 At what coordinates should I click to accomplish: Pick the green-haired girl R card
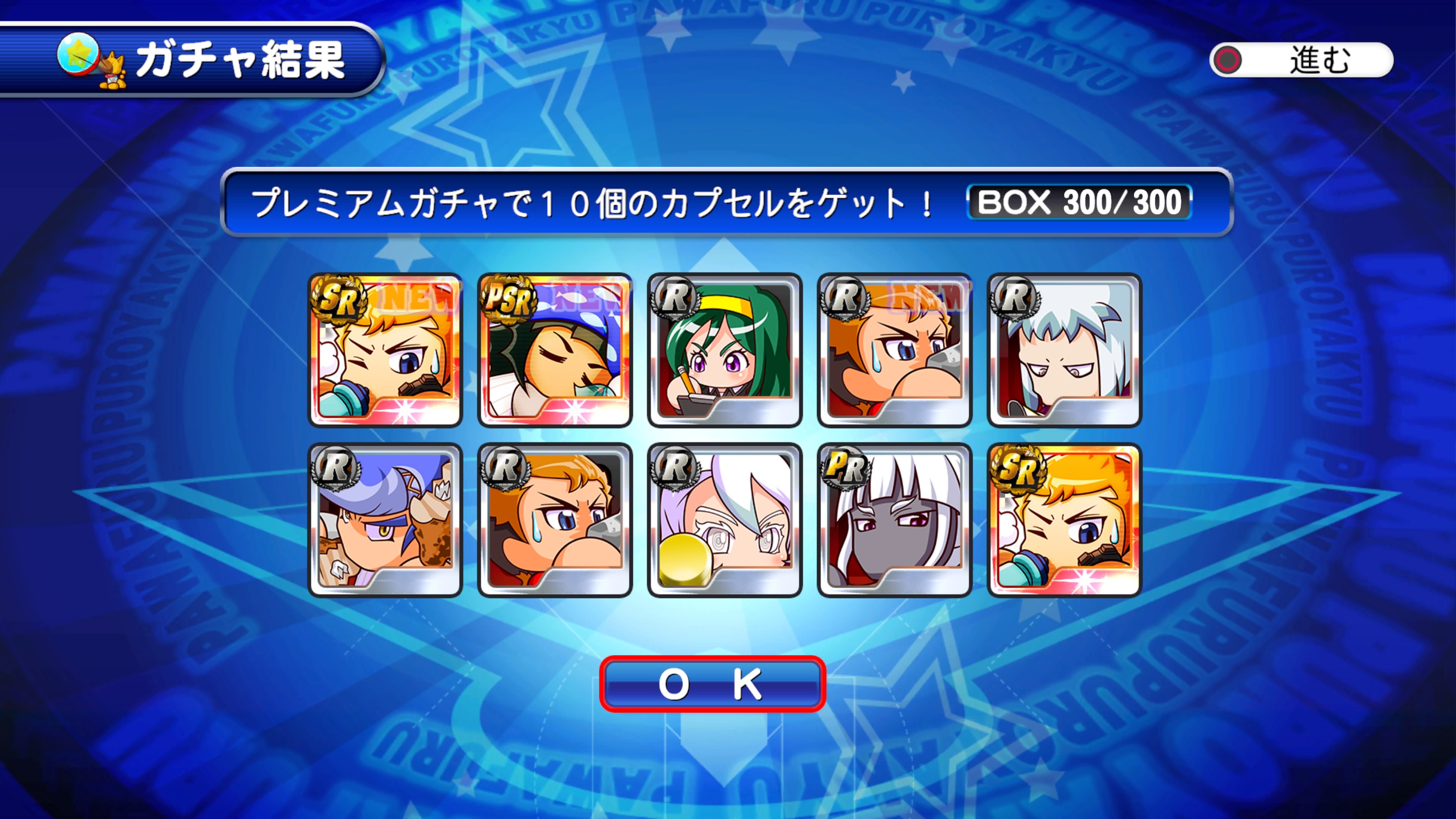725,350
